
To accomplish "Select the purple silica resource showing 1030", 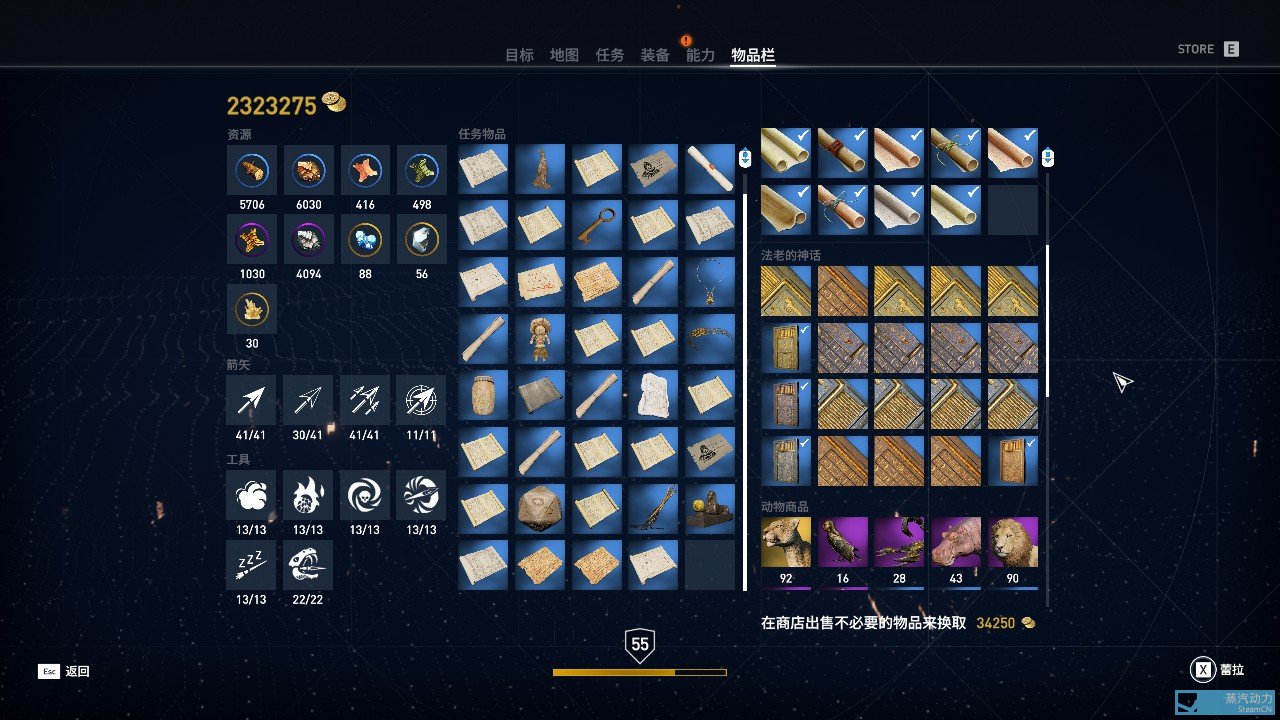I will pyautogui.click(x=251, y=240).
